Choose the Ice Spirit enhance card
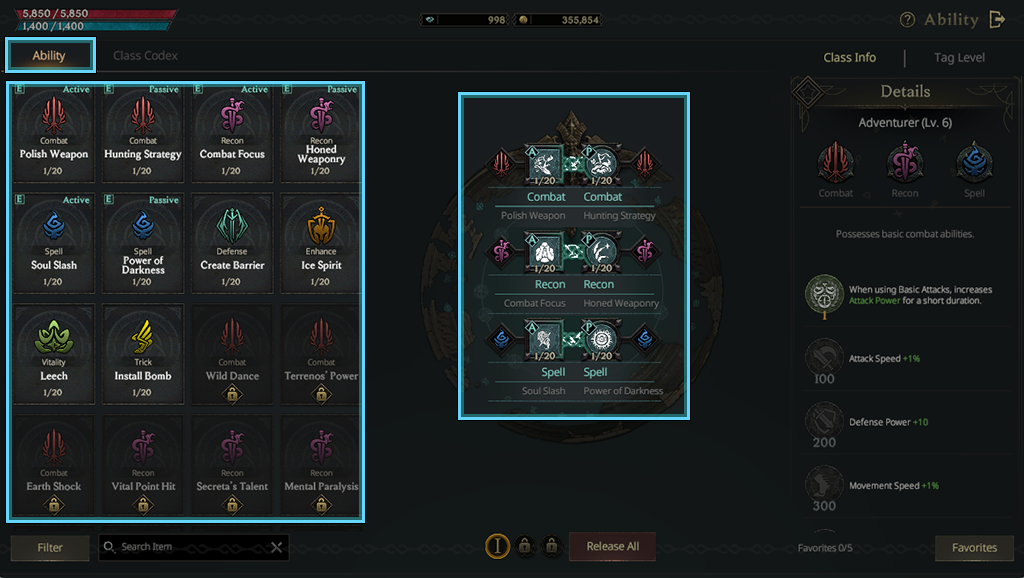1024x578 pixels. click(x=321, y=244)
